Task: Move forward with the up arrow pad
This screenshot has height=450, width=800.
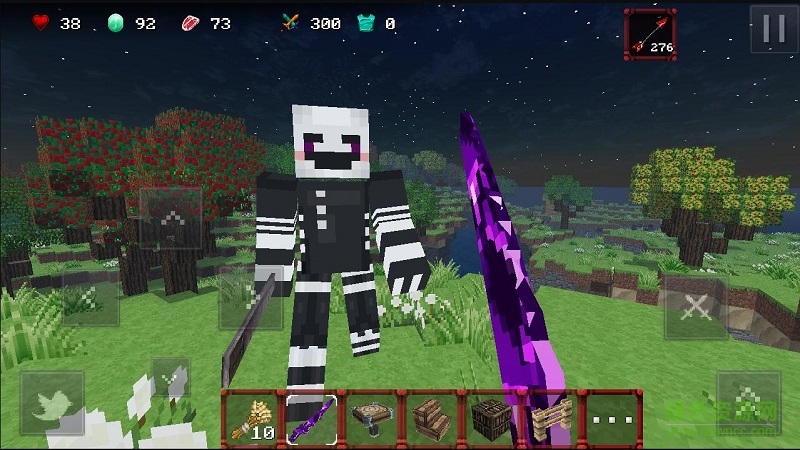Action: pos(171,219)
